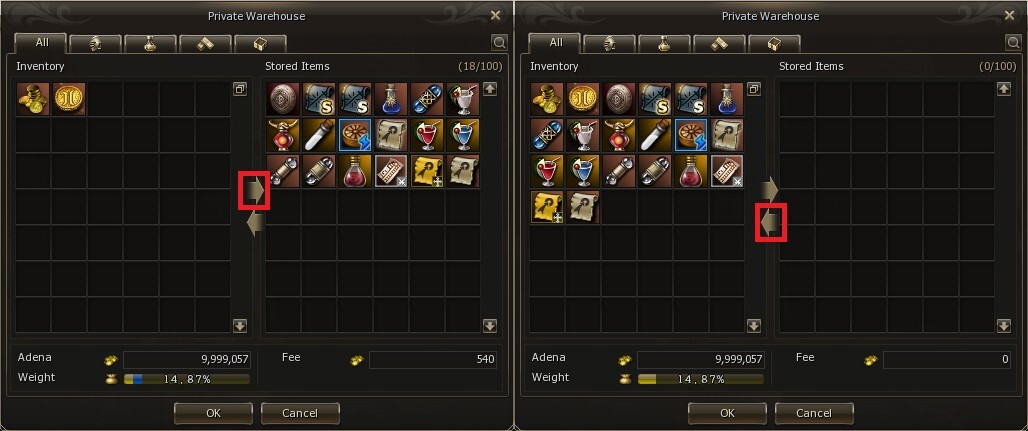Choose the yellow map item in the inventory

[x=547, y=208]
